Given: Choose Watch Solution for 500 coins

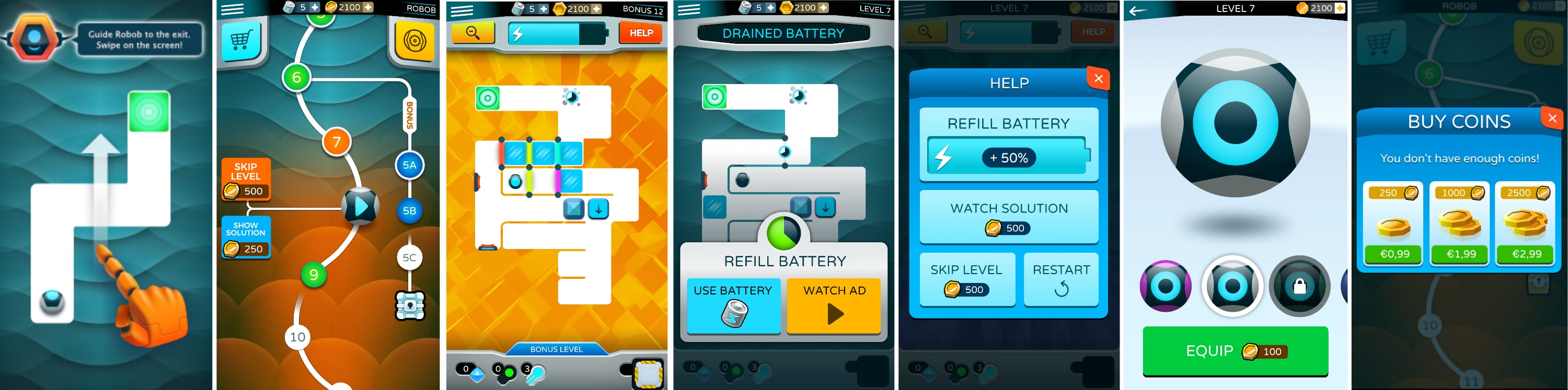Looking at the screenshot, I should [1009, 217].
